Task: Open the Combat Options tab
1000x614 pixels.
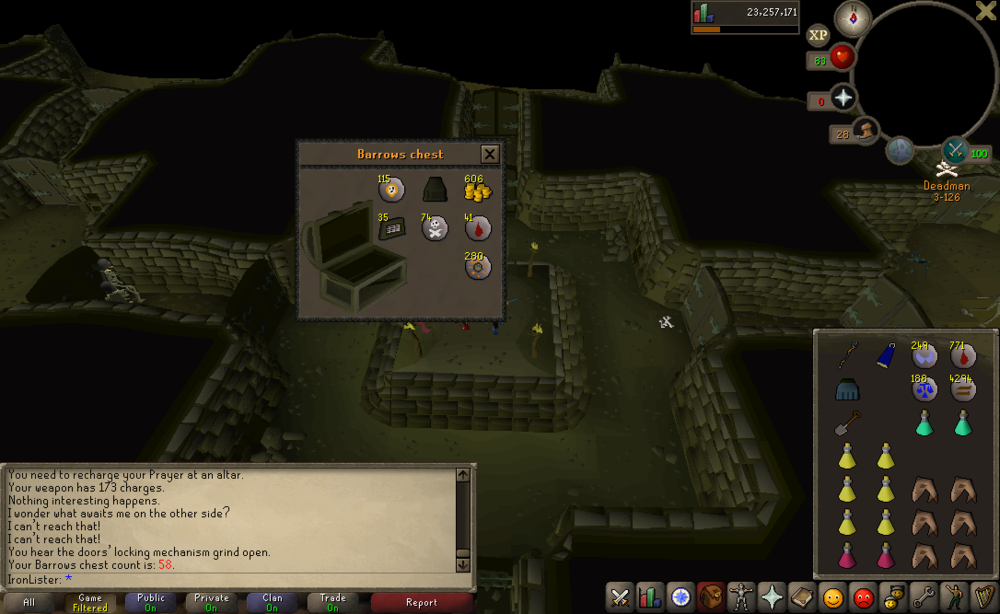Action: [620, 597]
